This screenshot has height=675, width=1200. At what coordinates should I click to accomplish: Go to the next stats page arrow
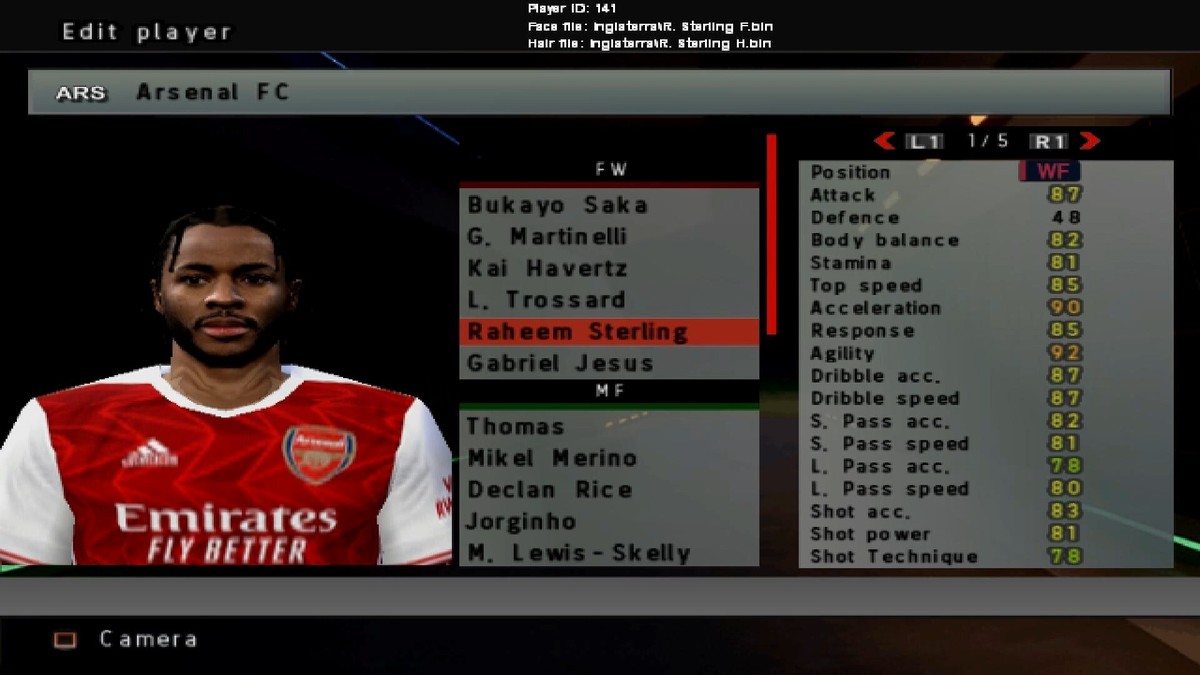click(x=1090, y=141)
